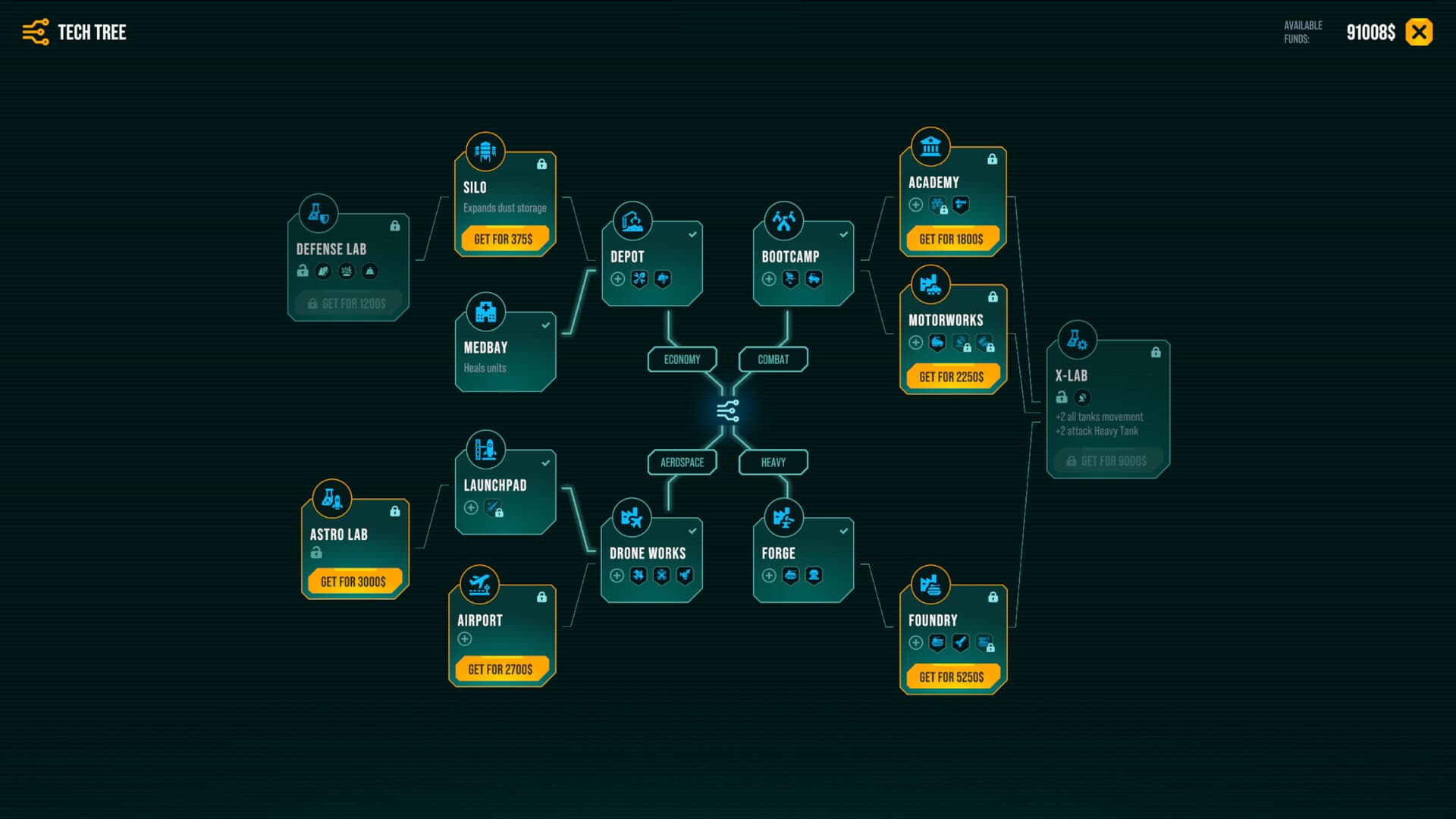1456x819 pixels.
Task: Purchase the Astro Lab for 3000$
Action: 354,581
